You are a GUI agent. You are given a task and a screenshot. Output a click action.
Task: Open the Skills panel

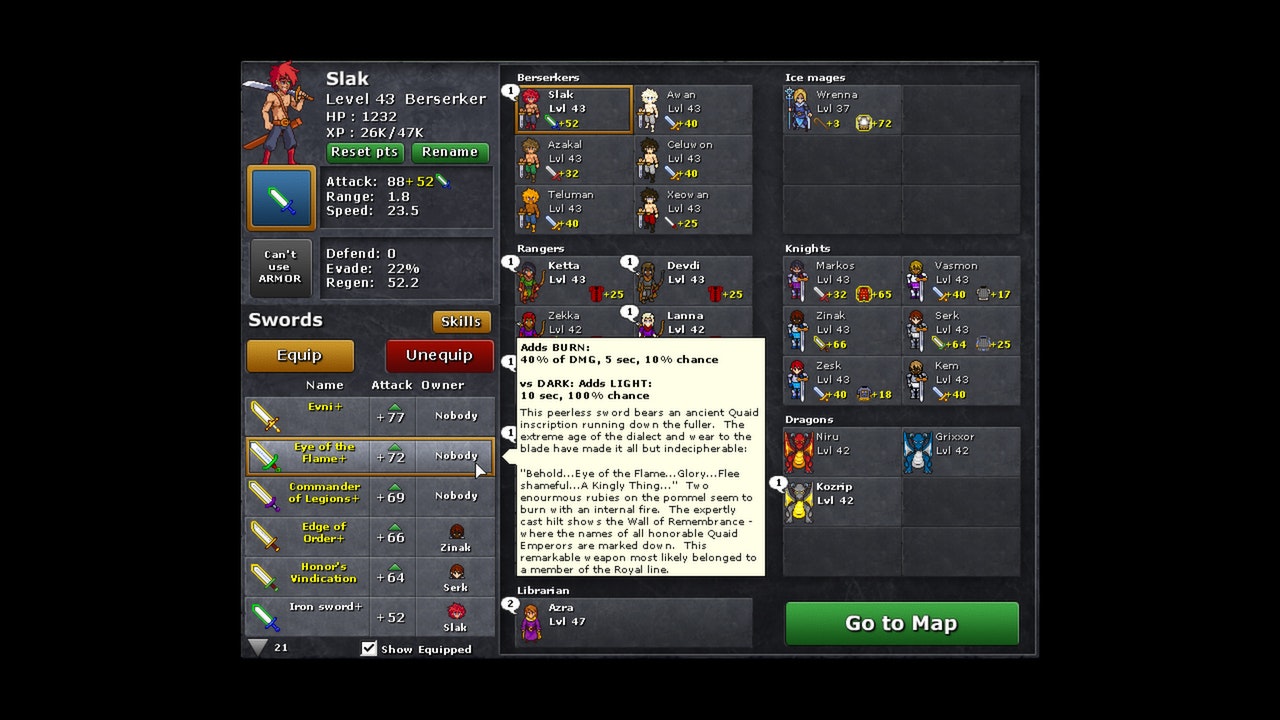(461, 321)
